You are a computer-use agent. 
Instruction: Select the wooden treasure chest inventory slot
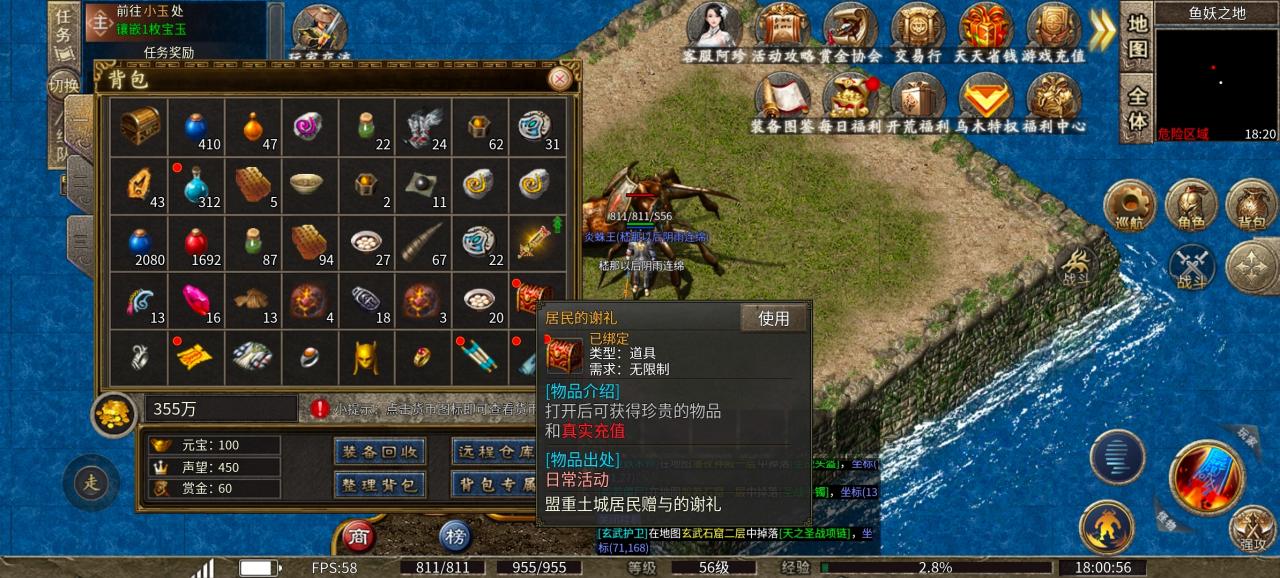(139, 127)
